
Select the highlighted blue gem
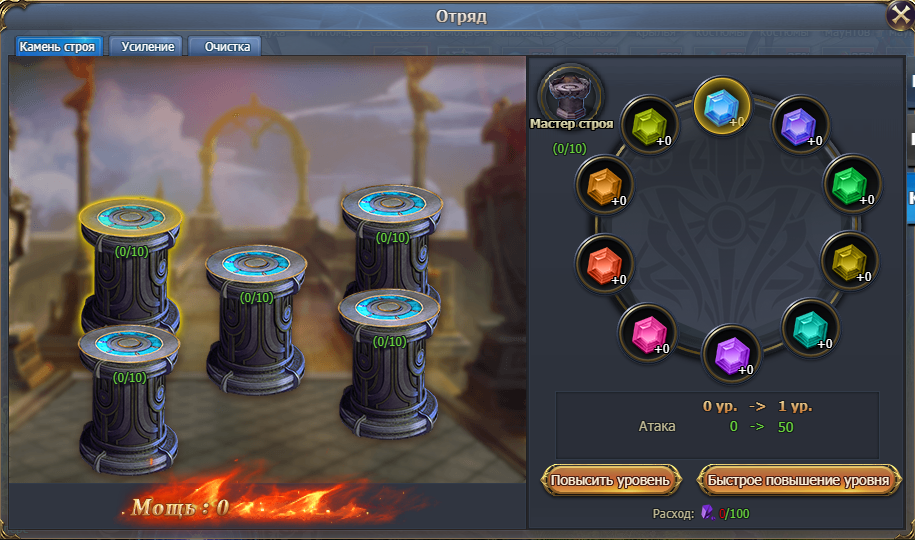pyautogui.click(x=722, y=104)
